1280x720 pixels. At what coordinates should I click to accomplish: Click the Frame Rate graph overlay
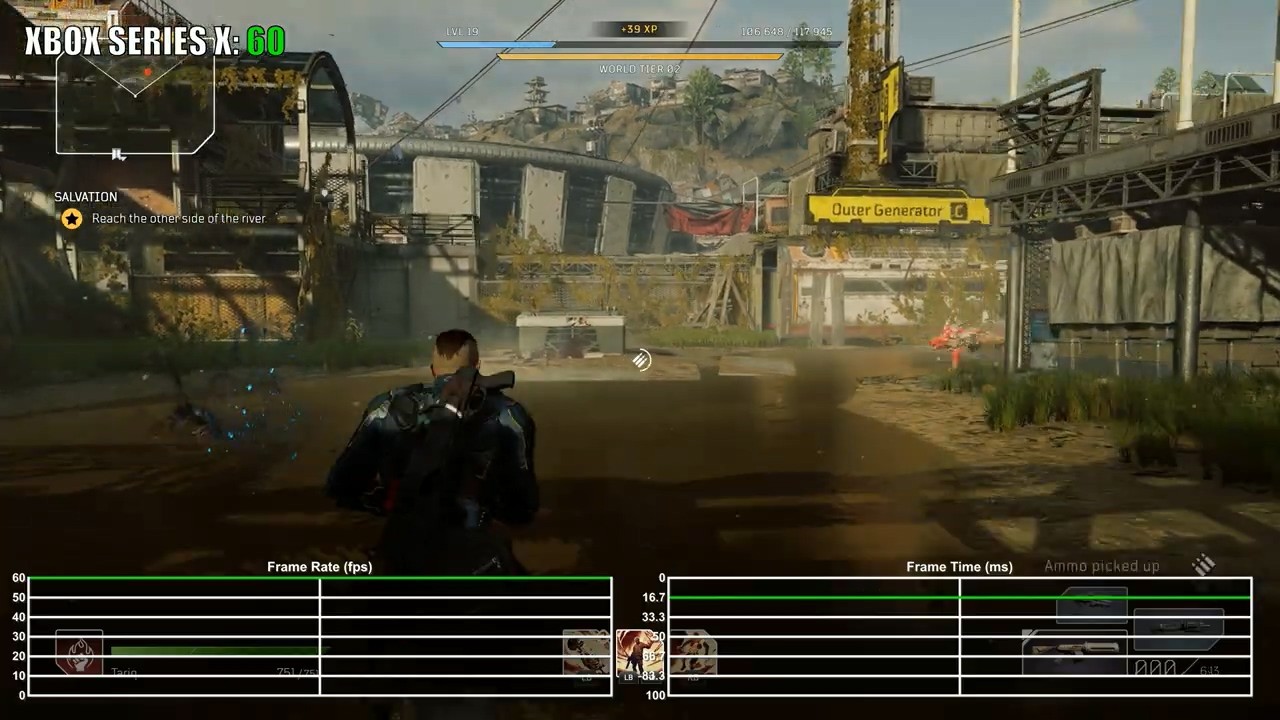[320, 636]
